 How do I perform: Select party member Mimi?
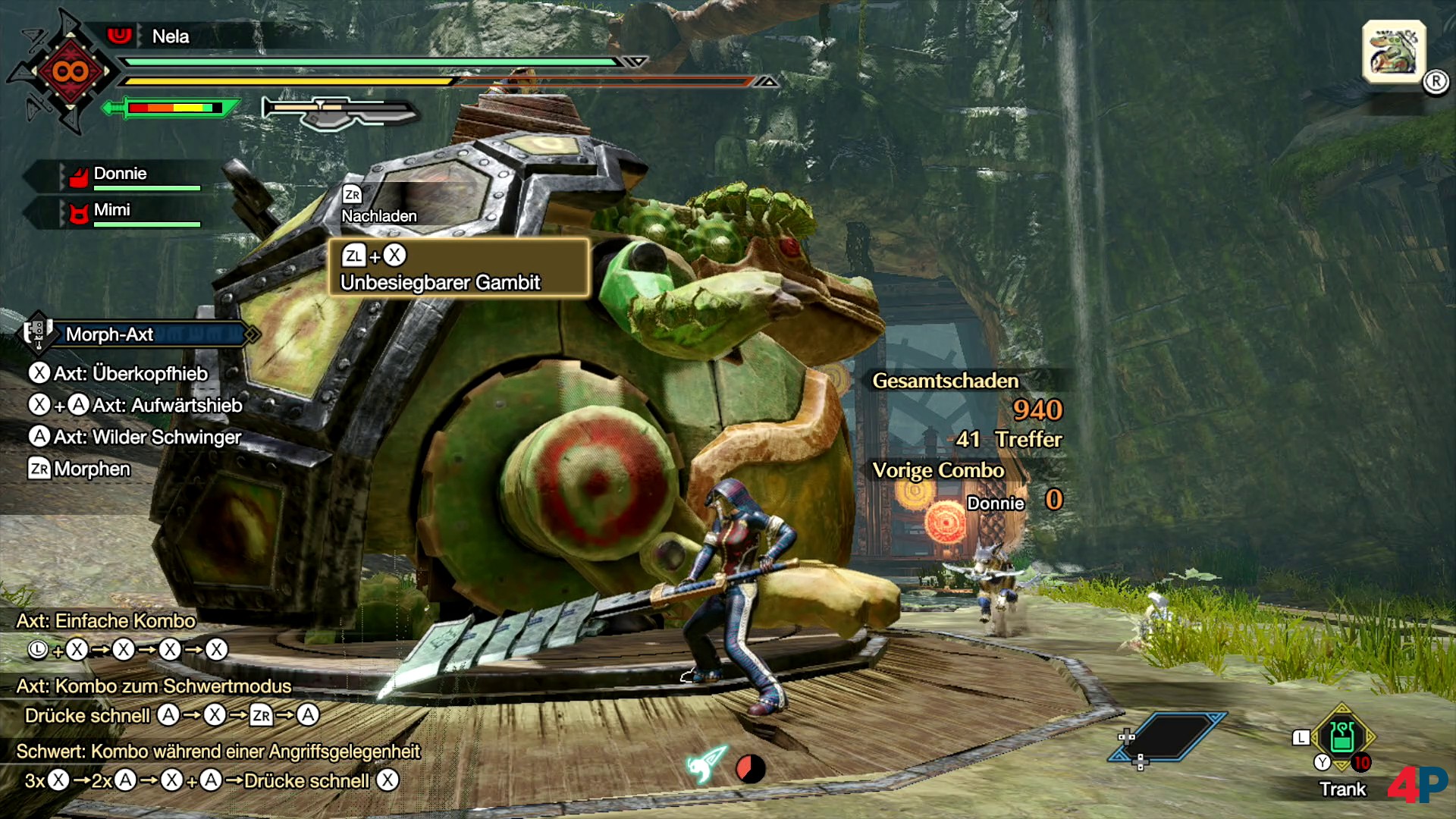pyautogui.click(x=112, y=211)
